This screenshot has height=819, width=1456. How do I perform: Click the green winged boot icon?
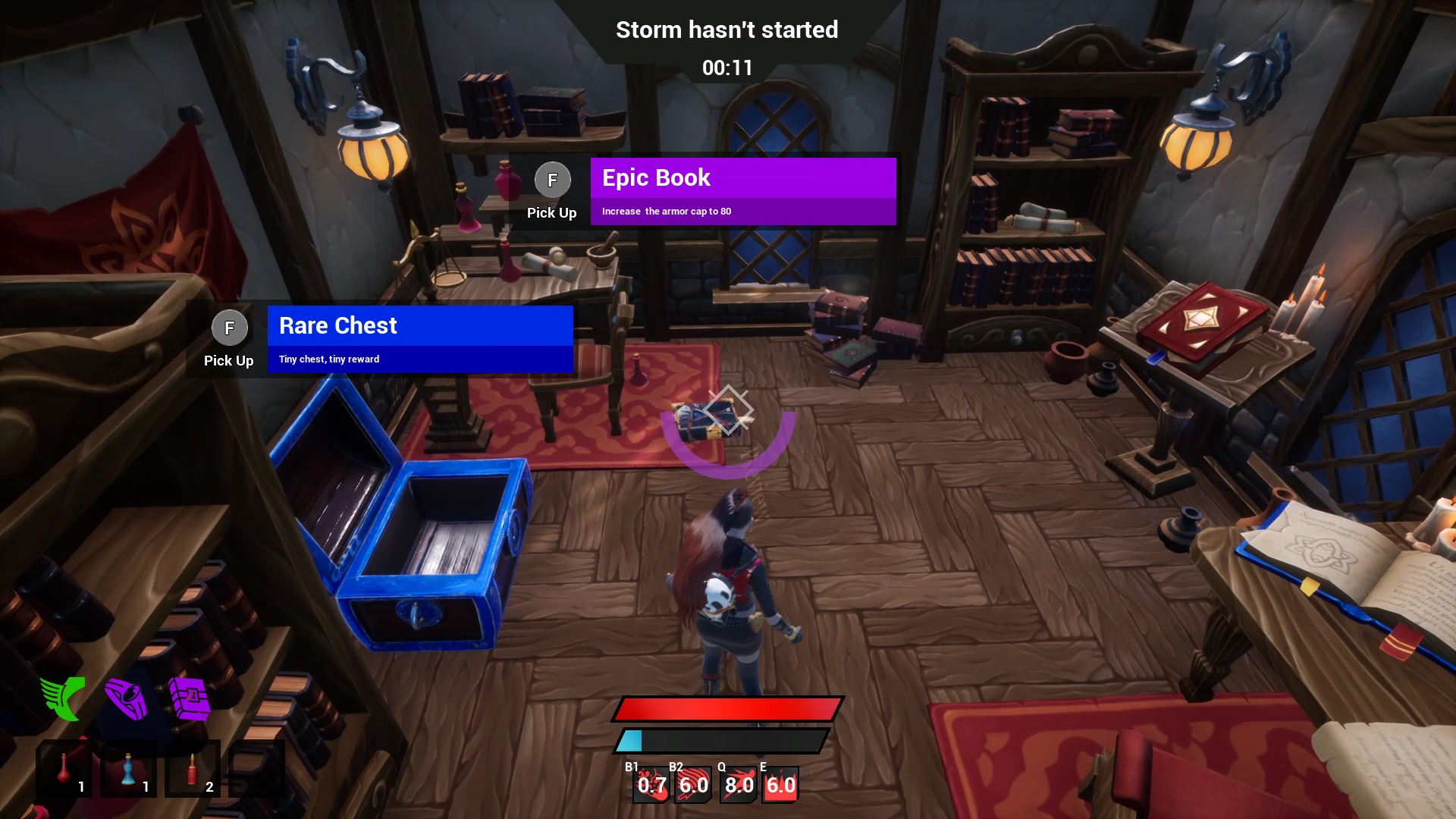click(x=63, y=698)
